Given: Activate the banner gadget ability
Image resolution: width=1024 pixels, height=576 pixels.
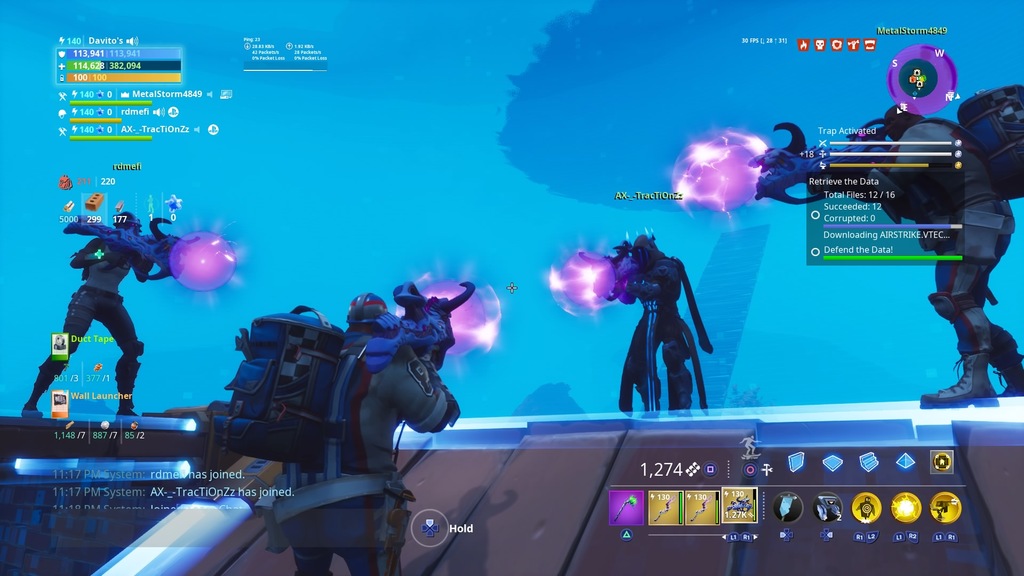Looking at the screenshot, I should [787, 507].
